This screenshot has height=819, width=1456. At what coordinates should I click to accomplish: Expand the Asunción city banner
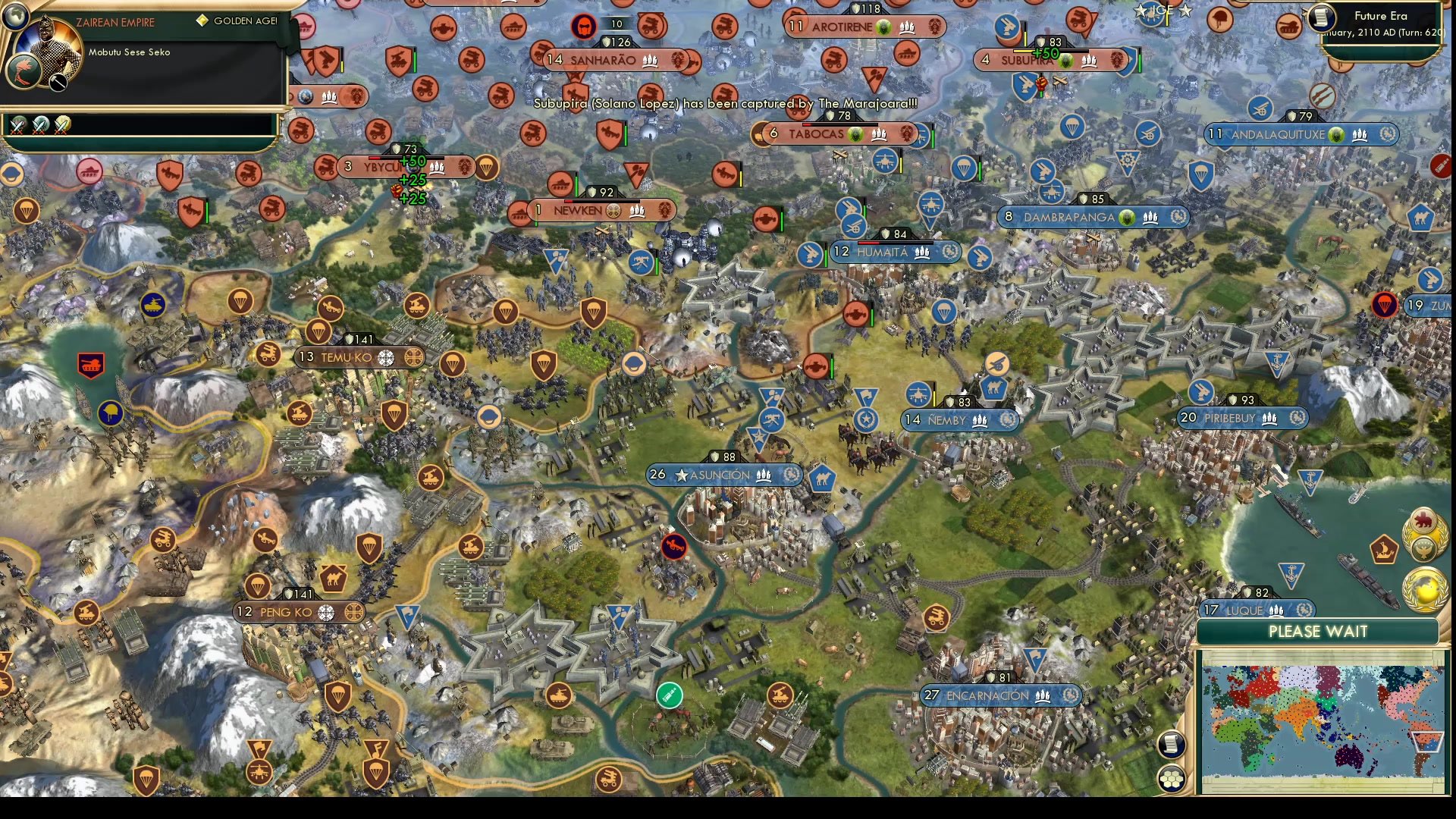point(726,475)
